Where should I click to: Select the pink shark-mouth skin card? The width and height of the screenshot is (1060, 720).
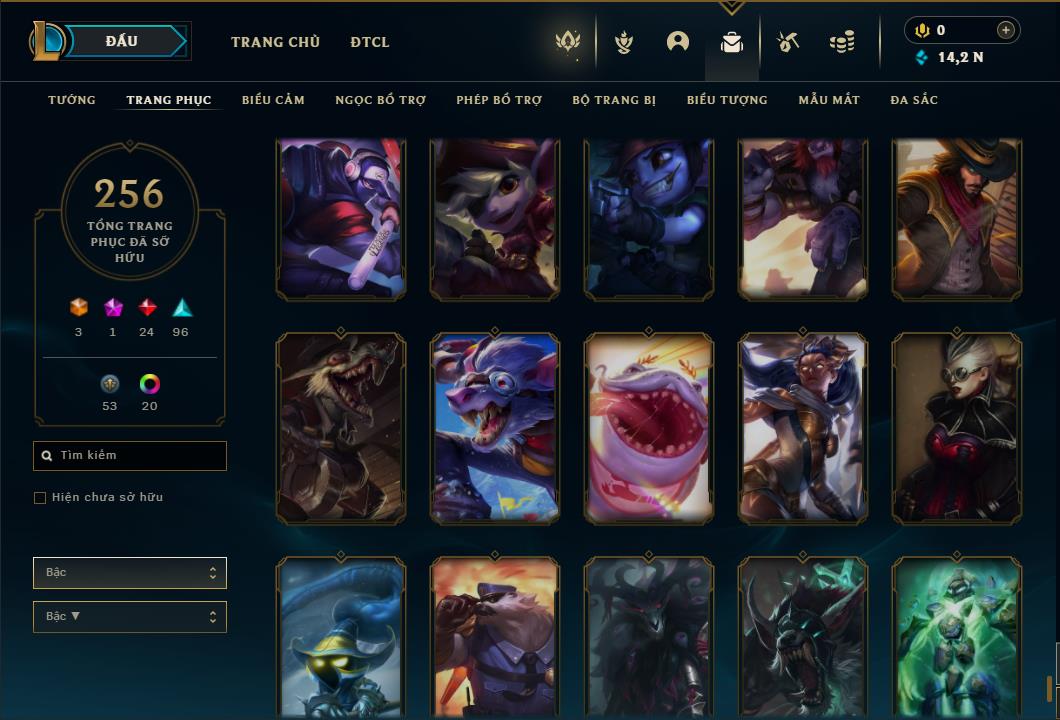649,428
